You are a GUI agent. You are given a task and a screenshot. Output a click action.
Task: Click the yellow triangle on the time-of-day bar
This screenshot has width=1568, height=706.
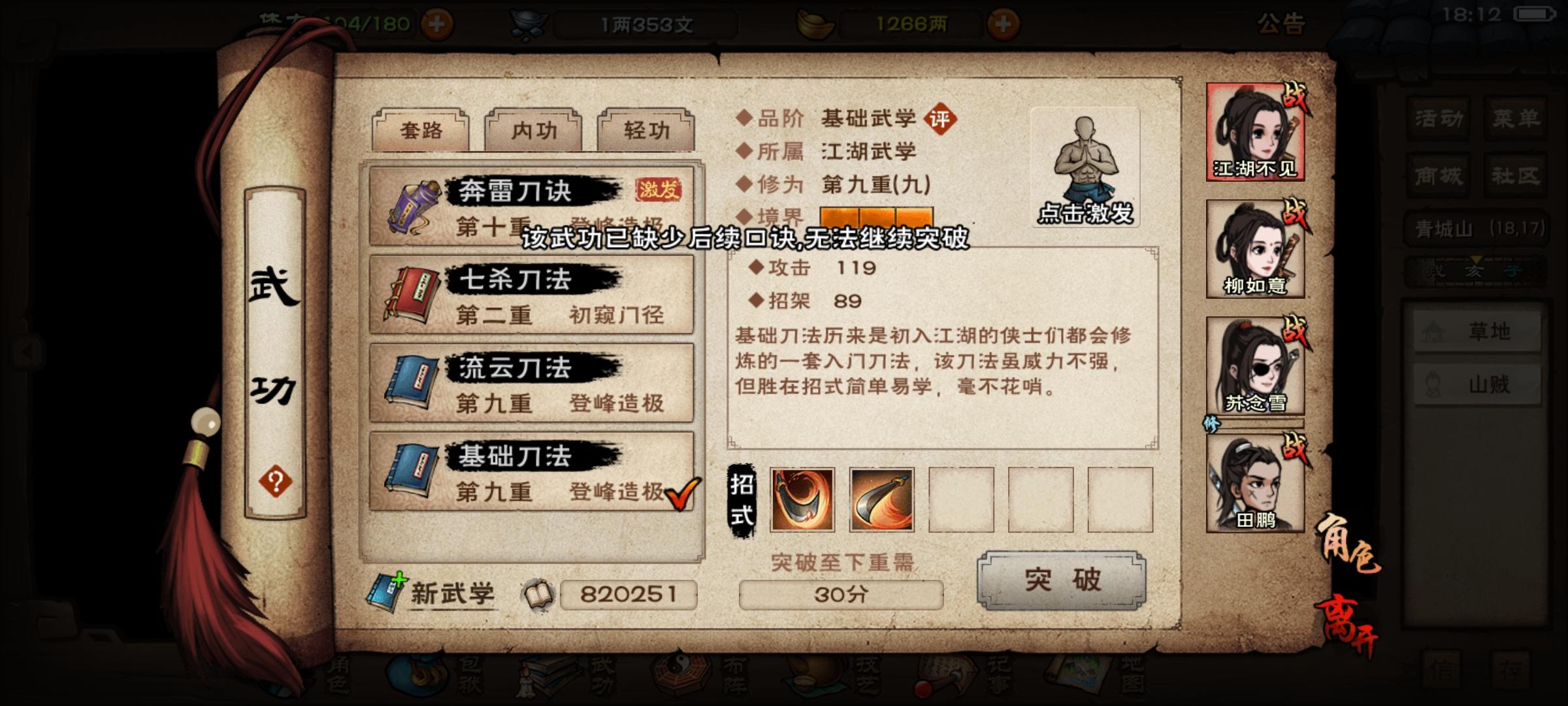tap(1476, 260)
